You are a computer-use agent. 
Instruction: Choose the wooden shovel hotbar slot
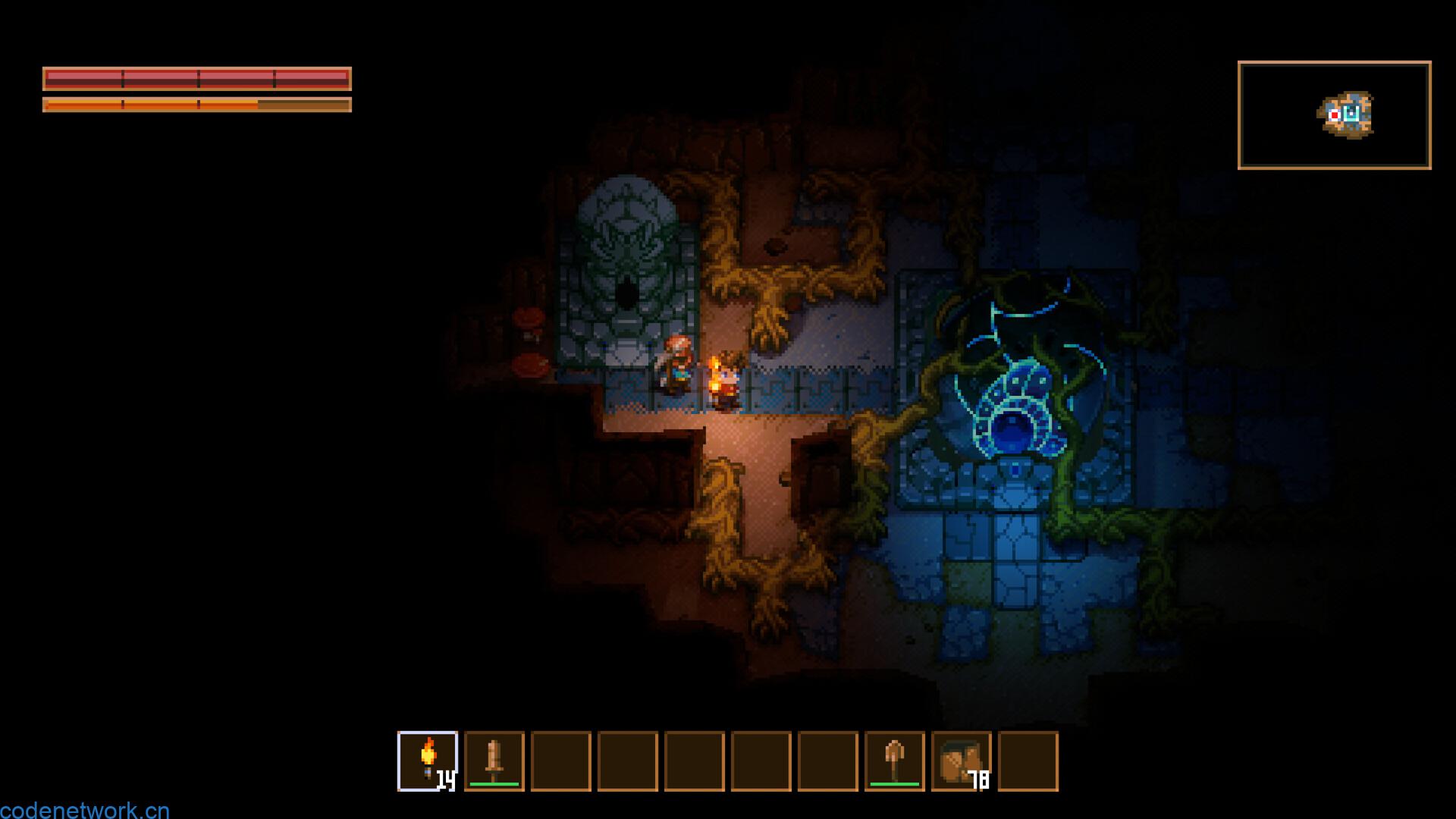pyautogui.click(x=895, y=761)
